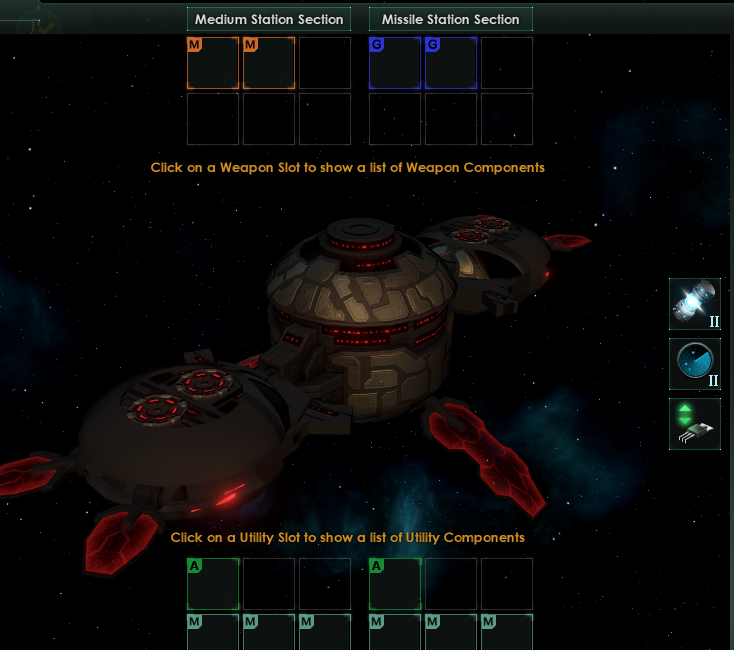Open the chip with green arrows component
This screenshot has height=650, width=734.
coord(694,423)
